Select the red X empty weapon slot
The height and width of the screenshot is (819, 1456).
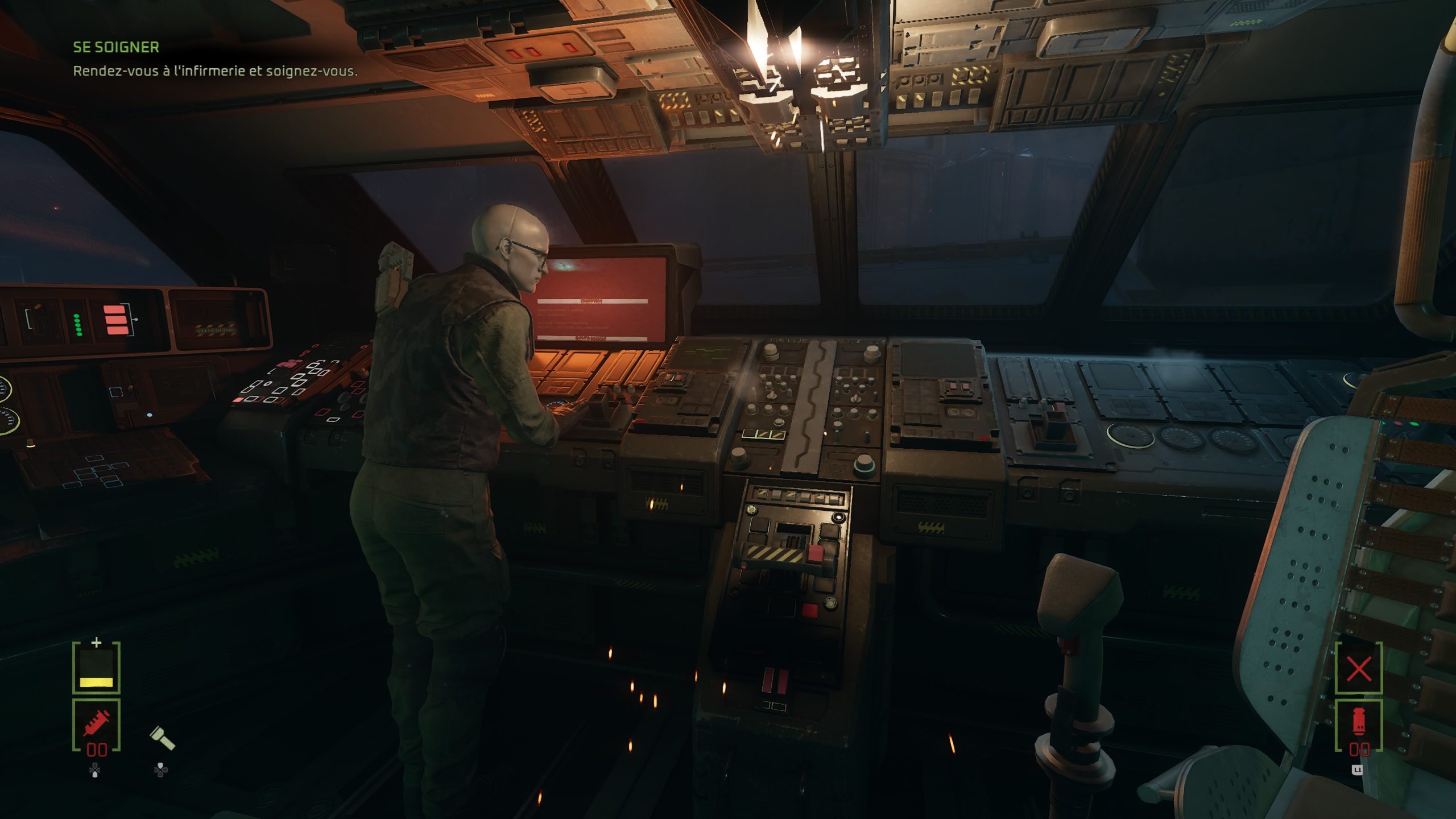(1359, 669)
